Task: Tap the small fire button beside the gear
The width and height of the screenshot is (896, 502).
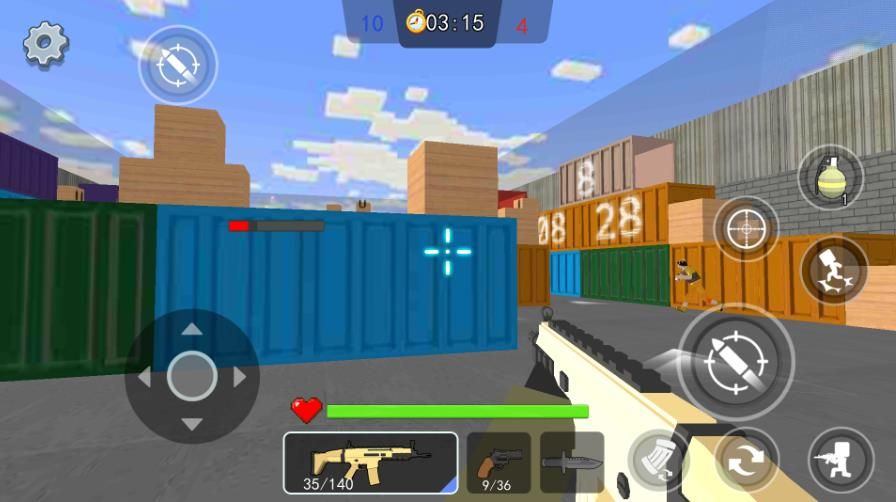Action: point(178,65)
